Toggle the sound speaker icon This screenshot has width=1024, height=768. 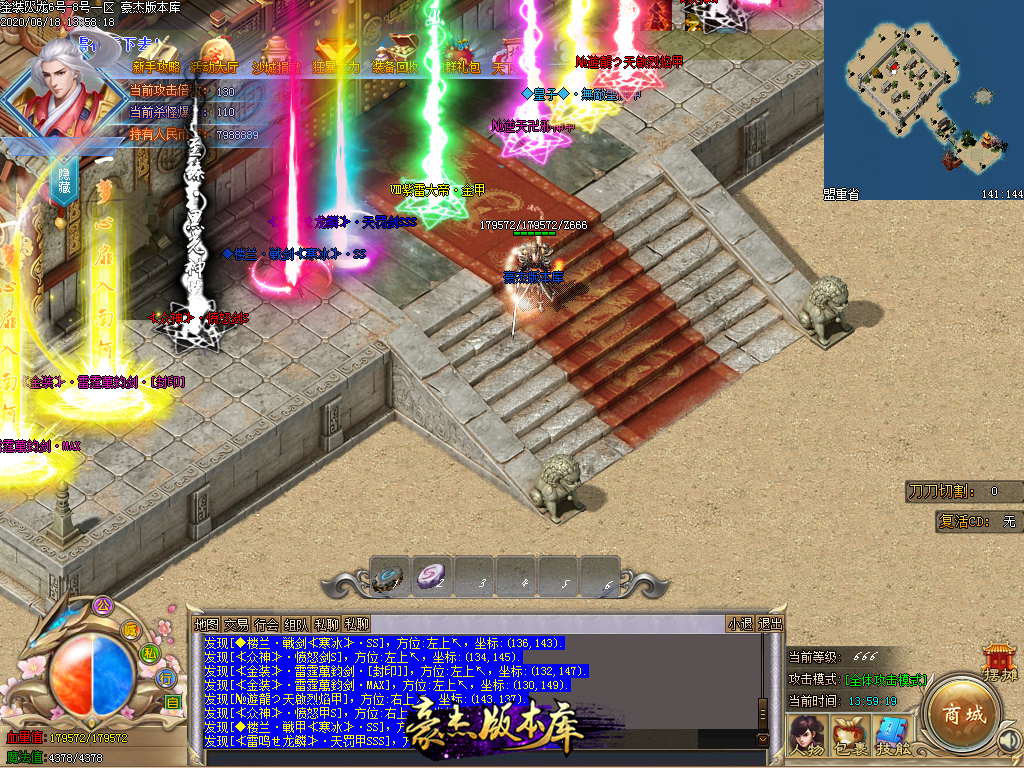(x=1009, y=740)
